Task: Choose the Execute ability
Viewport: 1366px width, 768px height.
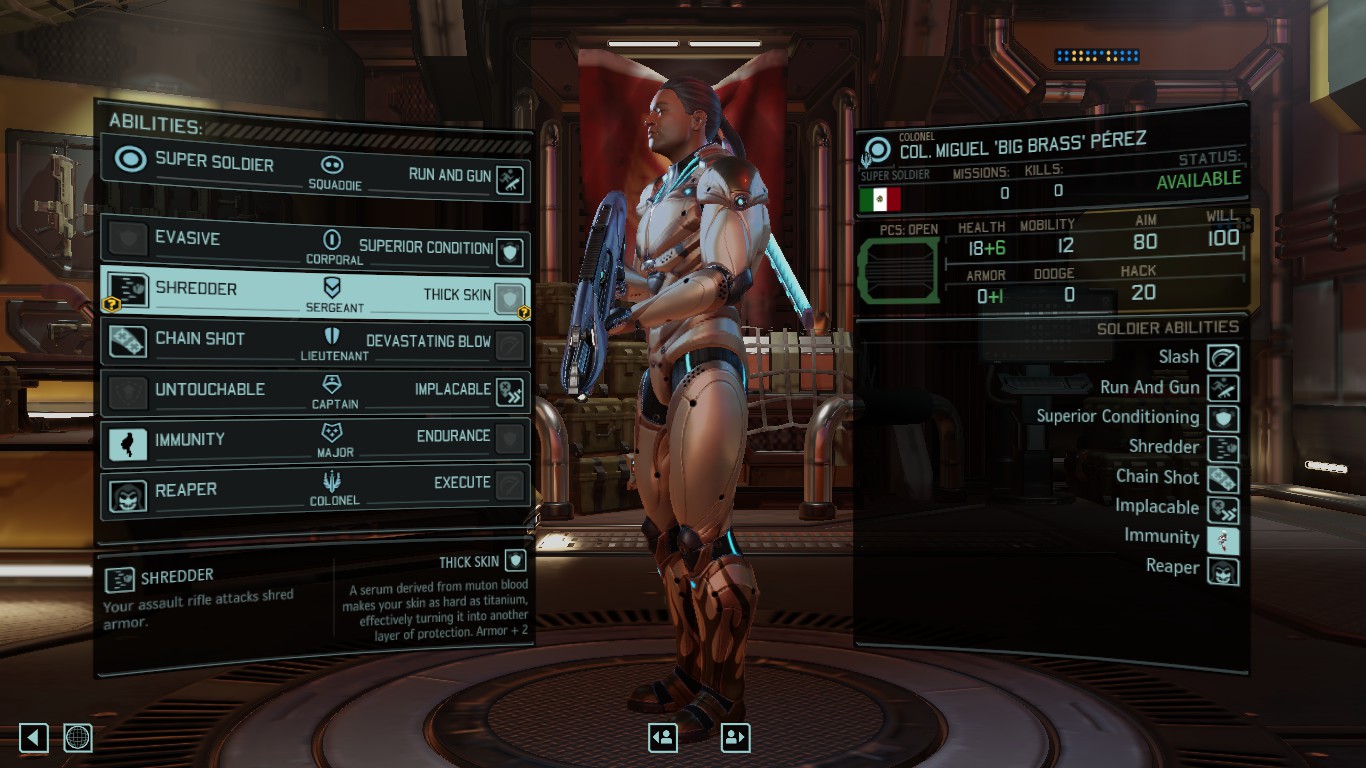Action: click(510, 485)
